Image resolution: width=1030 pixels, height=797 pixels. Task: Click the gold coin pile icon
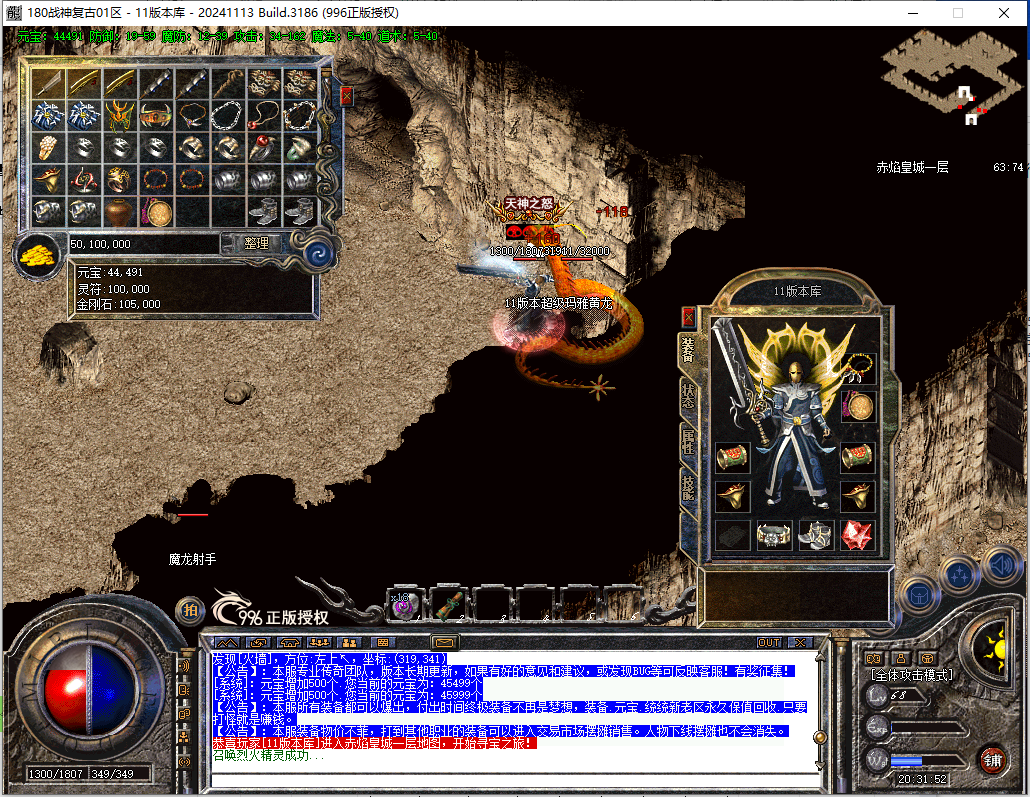pos(37,255)
